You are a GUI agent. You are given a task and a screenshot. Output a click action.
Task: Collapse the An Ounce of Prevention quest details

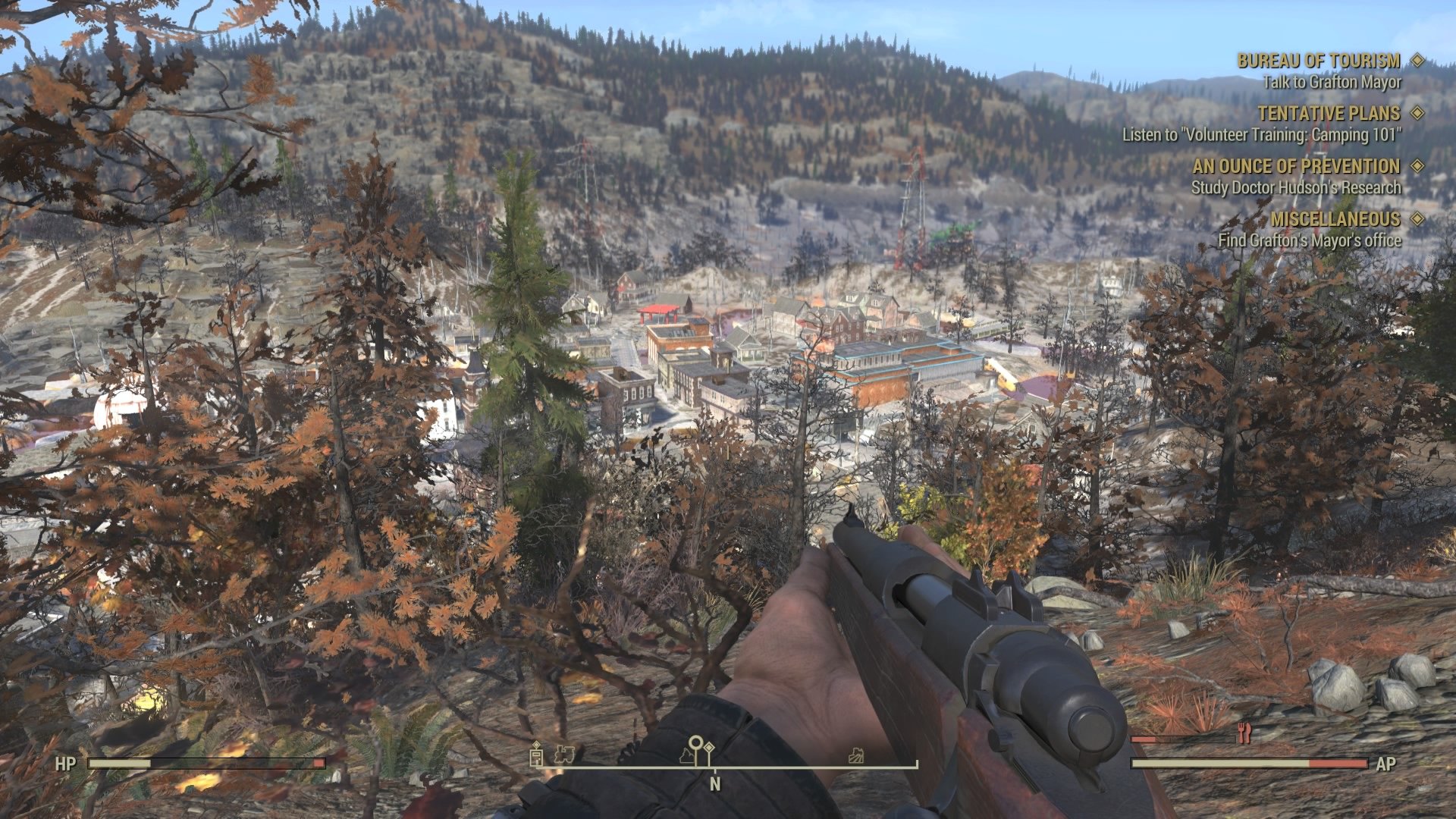click(1297, 167)
